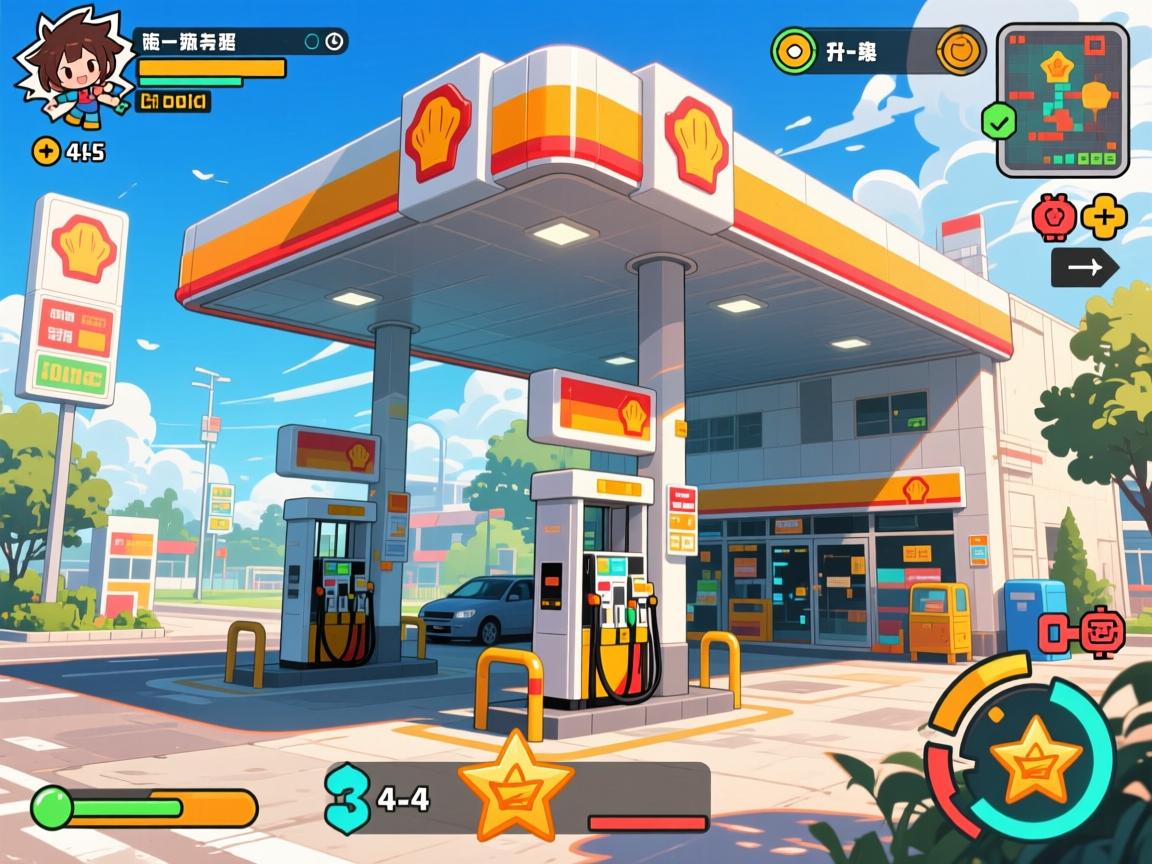The height and width of the screenshot is (864, 1152).
Task: Select the teal number 3 badge
Action: coord(348,797)
